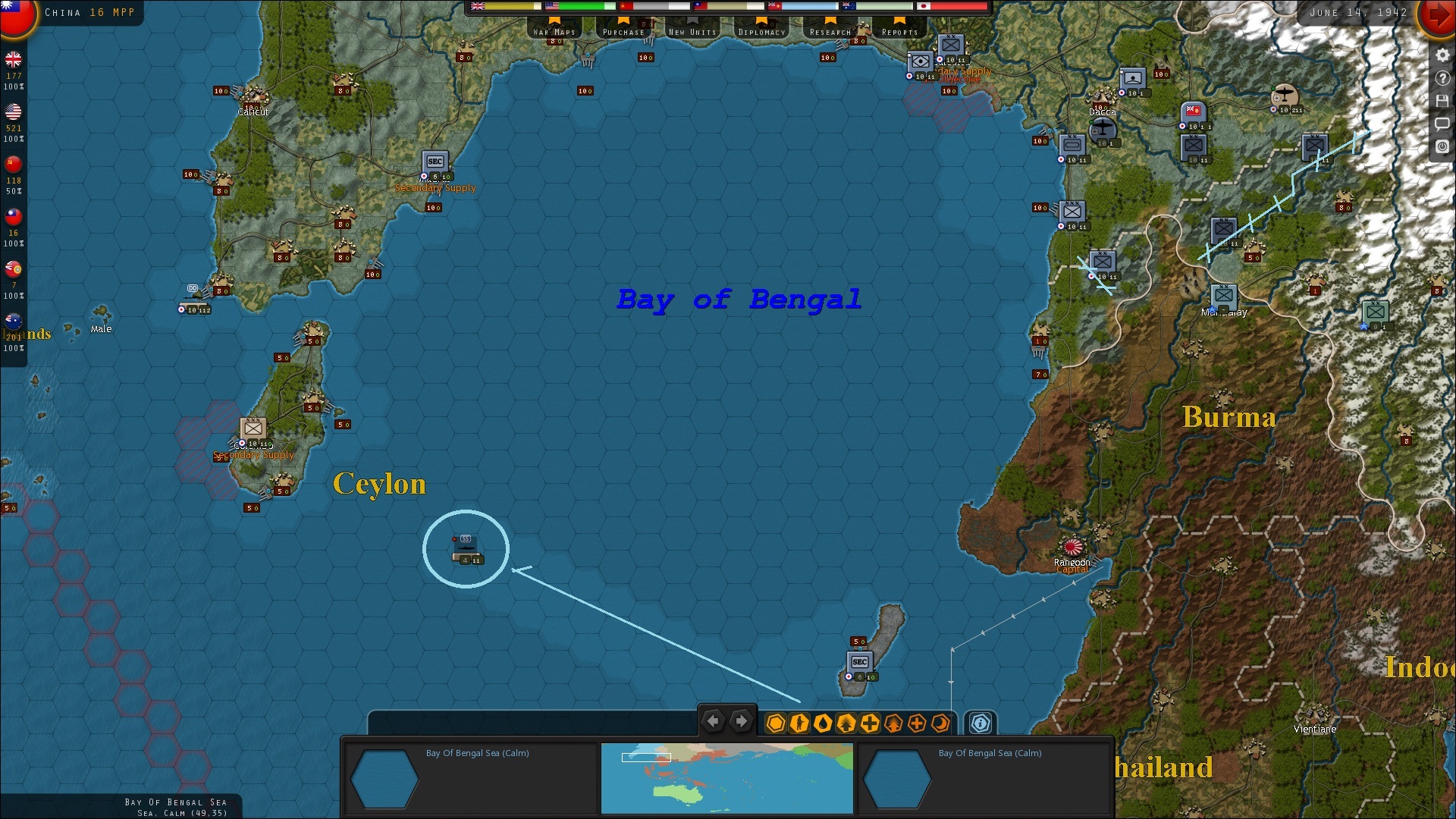Open the Diplomacy menu

coord(761,32)
